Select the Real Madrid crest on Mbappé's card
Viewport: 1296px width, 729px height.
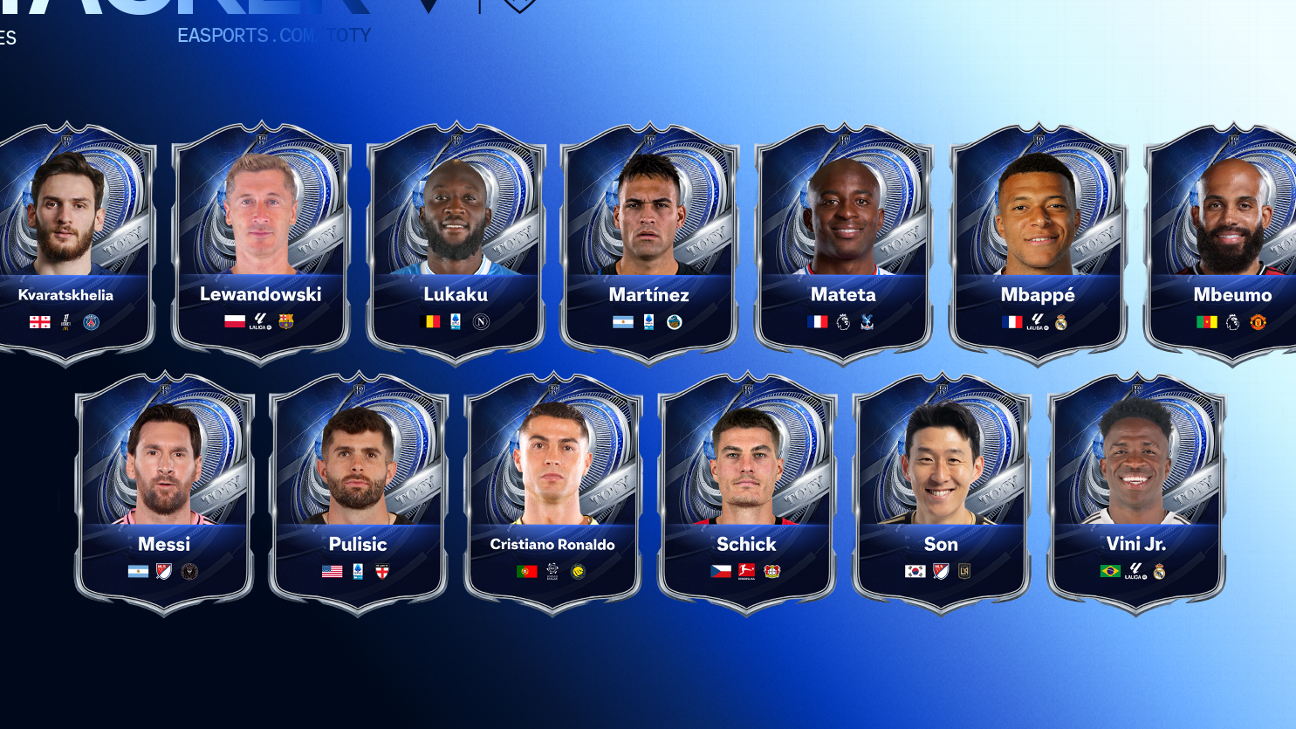tap(1061, 322)
